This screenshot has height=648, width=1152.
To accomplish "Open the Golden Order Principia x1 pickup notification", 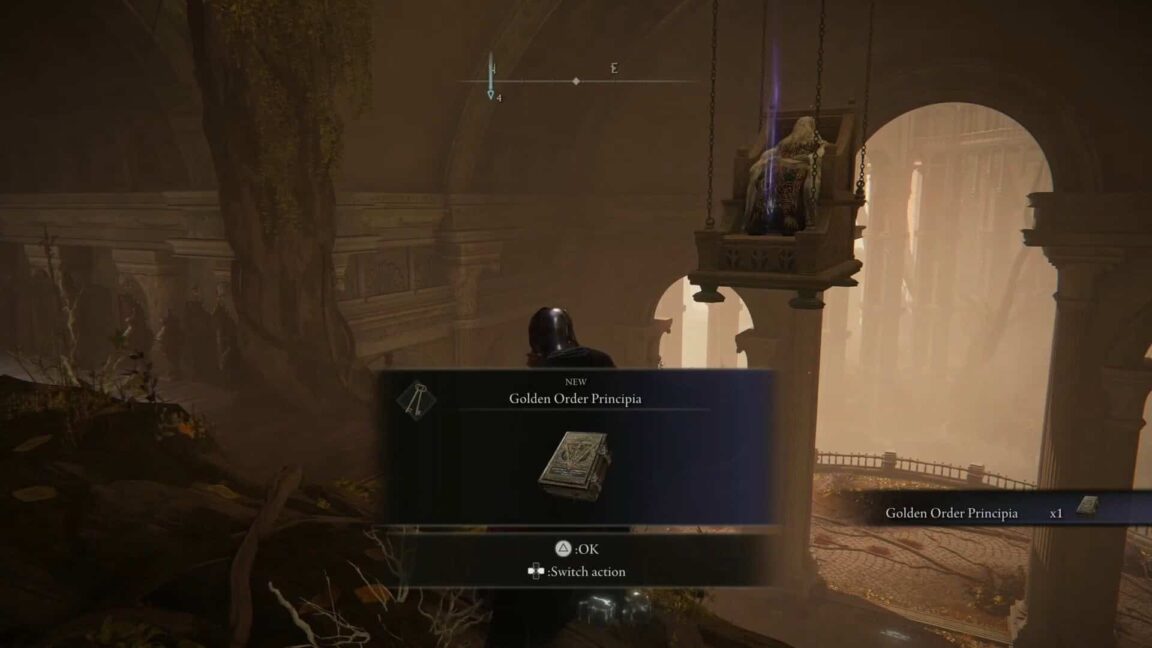I will point(990,512).
